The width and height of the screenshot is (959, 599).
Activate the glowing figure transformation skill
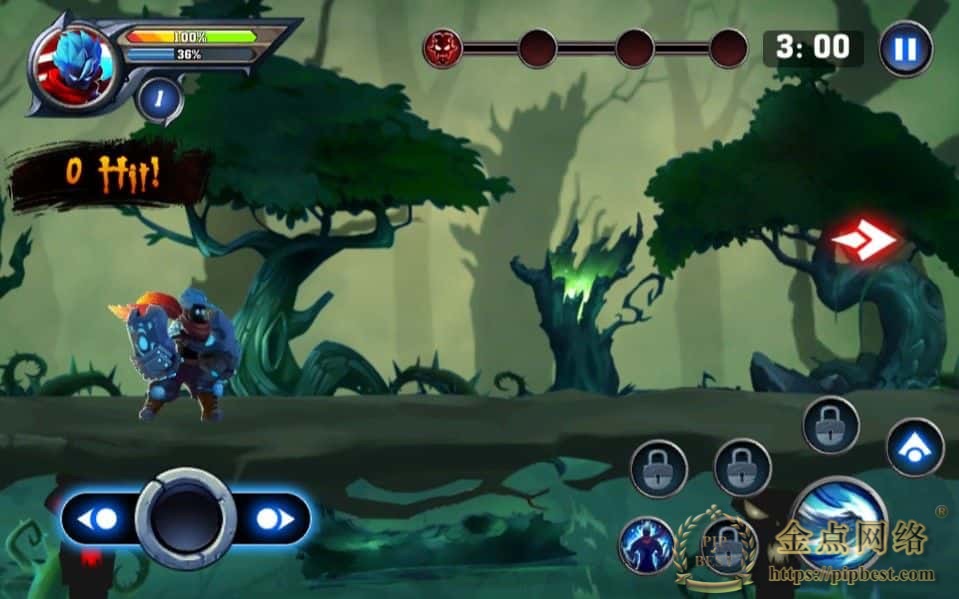(645, 545)
